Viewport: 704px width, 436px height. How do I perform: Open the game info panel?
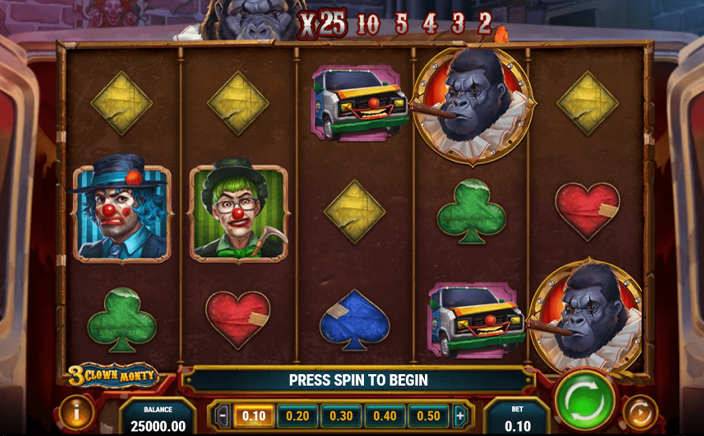click(x=78, y=412)
